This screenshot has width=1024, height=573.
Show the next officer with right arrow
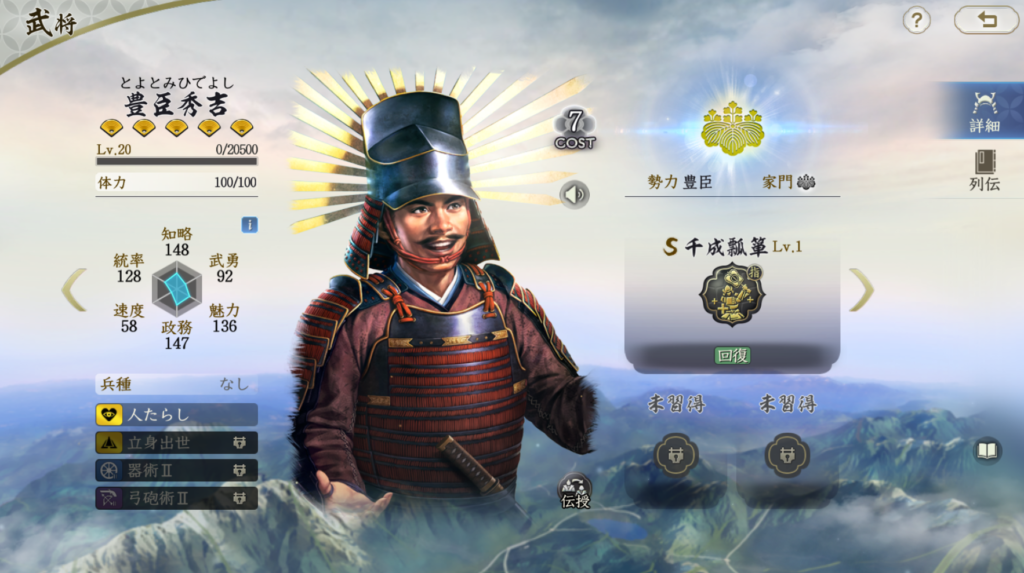tap(861, 289)
